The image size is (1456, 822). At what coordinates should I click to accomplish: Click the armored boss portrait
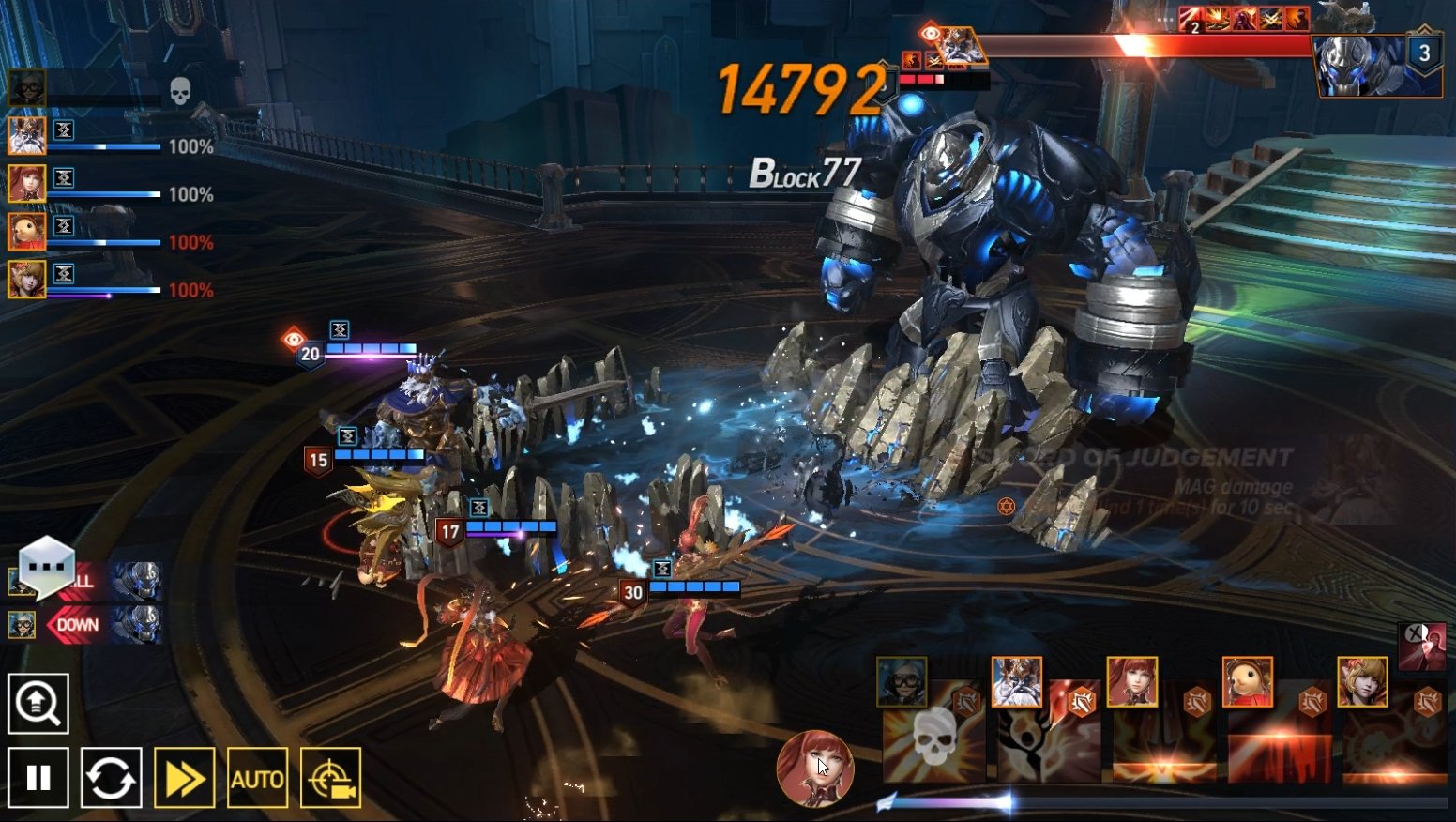coord(1356,64)
